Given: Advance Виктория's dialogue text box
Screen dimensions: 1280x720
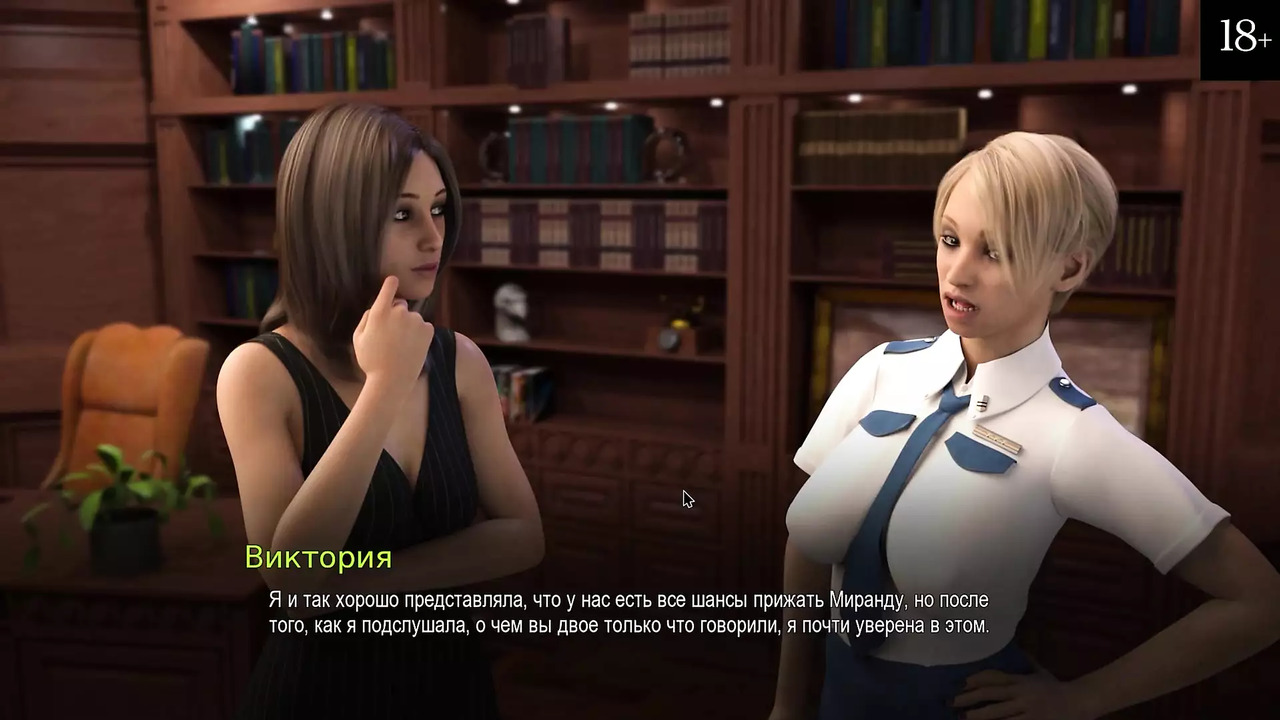Looking at the screenshot, I should [628, 613].
